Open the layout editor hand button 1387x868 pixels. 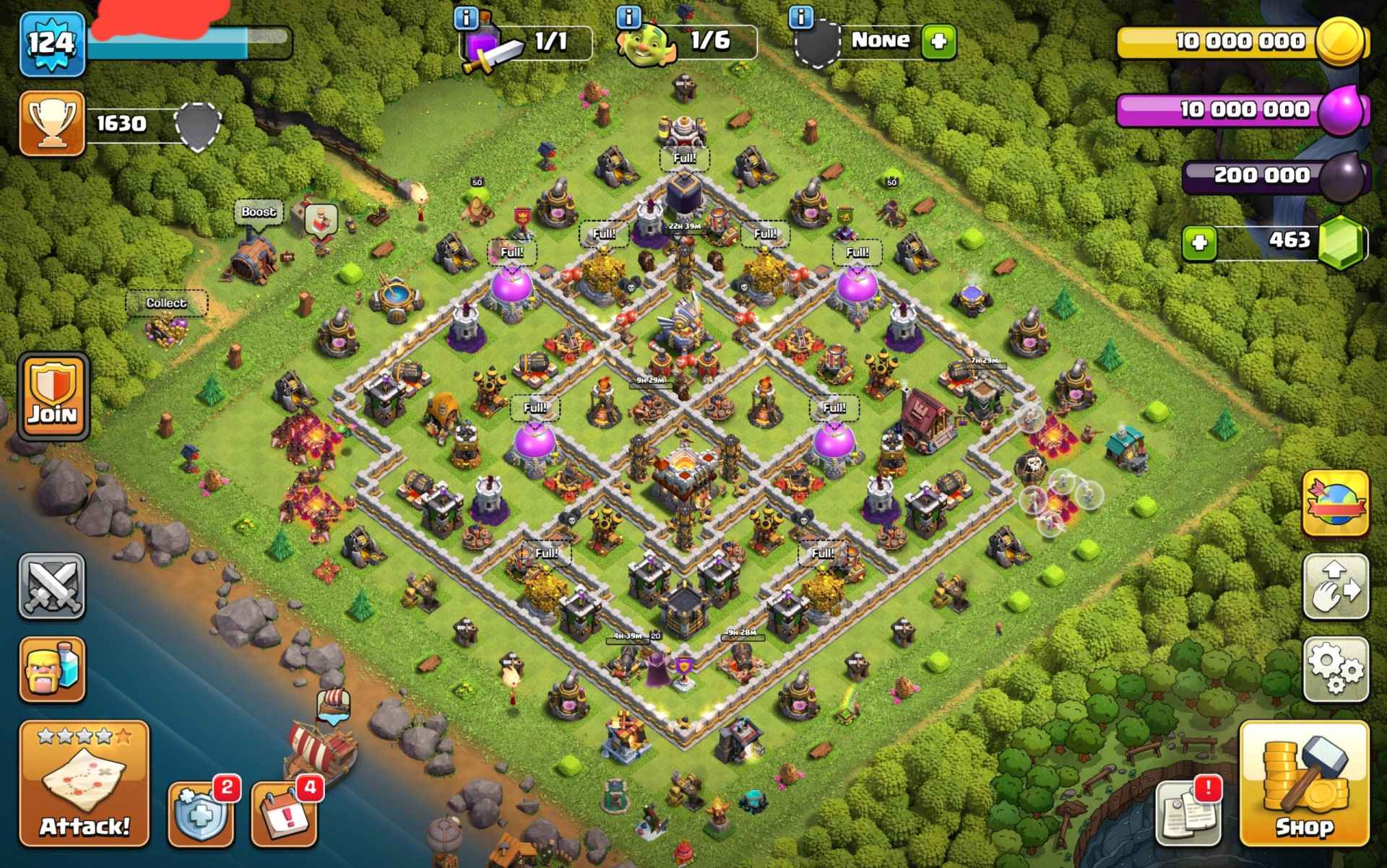pyautogui.click(x=1336, y=586)
